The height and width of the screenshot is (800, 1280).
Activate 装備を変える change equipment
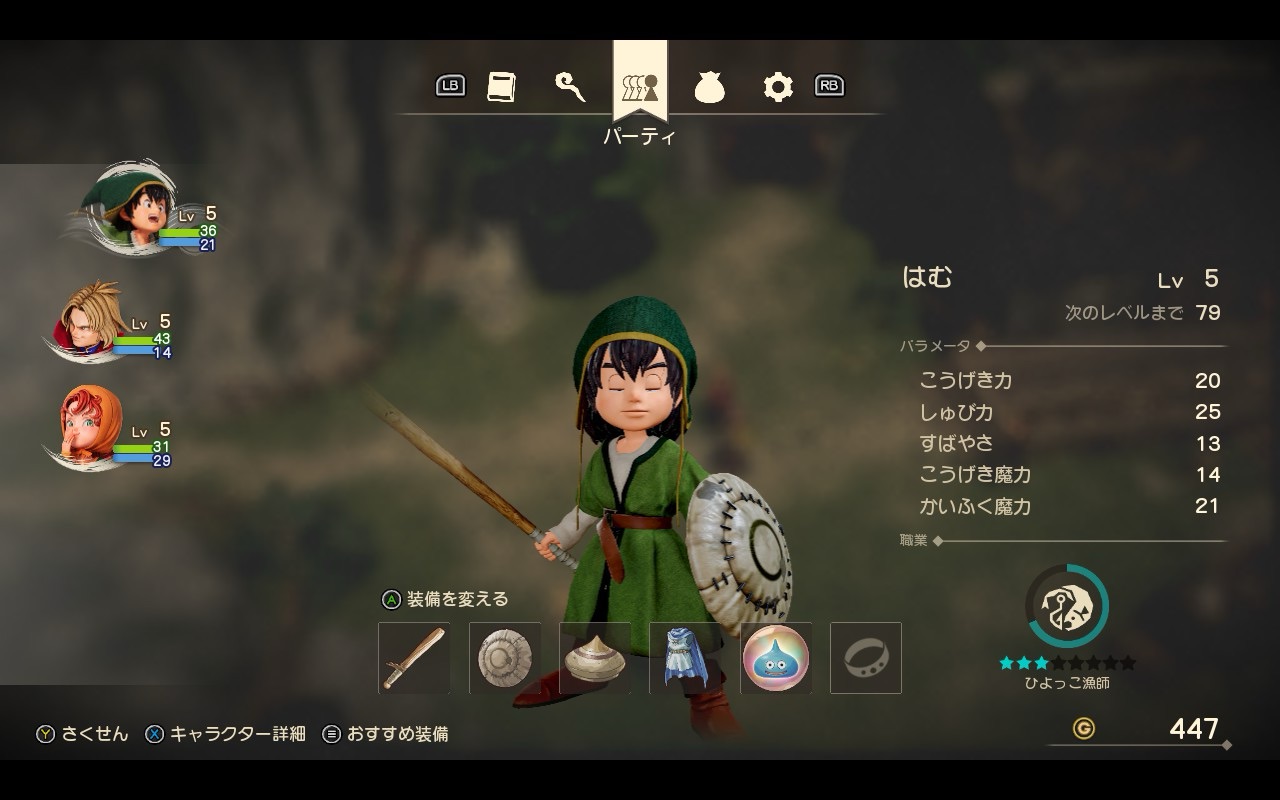[x=446, y=599]
